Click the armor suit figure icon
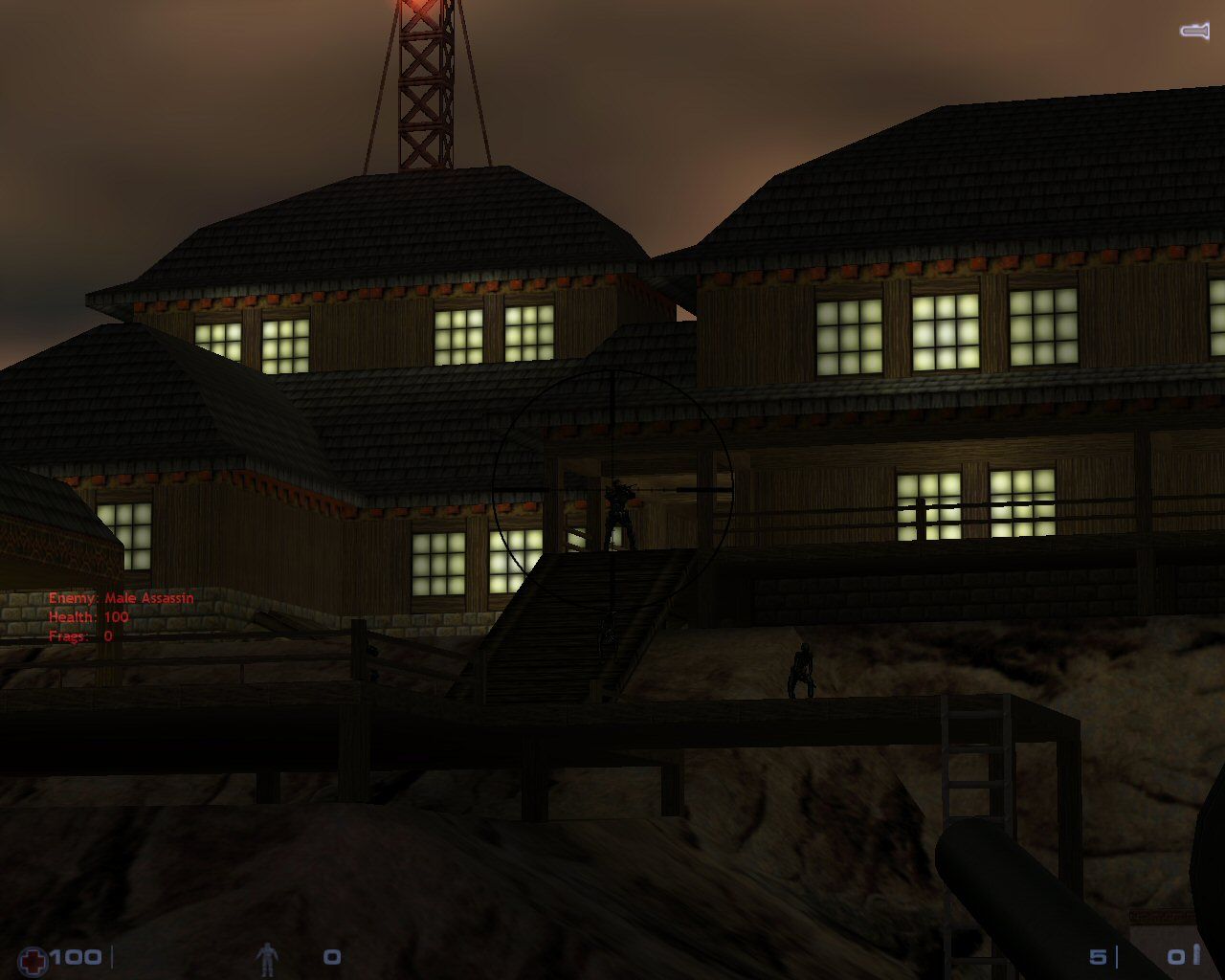1225x980 pixels. click(268, 958)
